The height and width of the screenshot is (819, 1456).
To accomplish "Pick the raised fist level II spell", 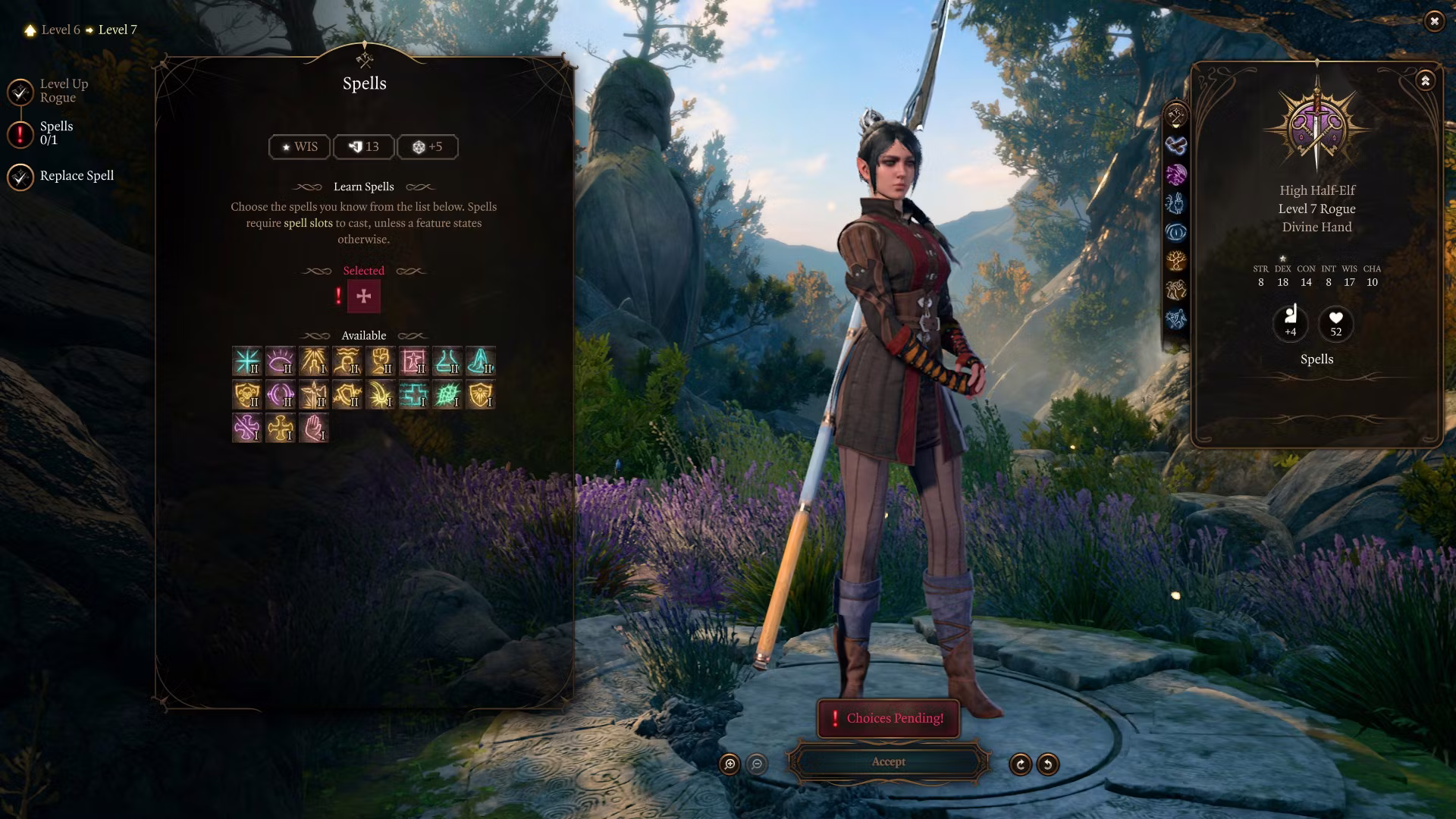I will tap(380, 362).
